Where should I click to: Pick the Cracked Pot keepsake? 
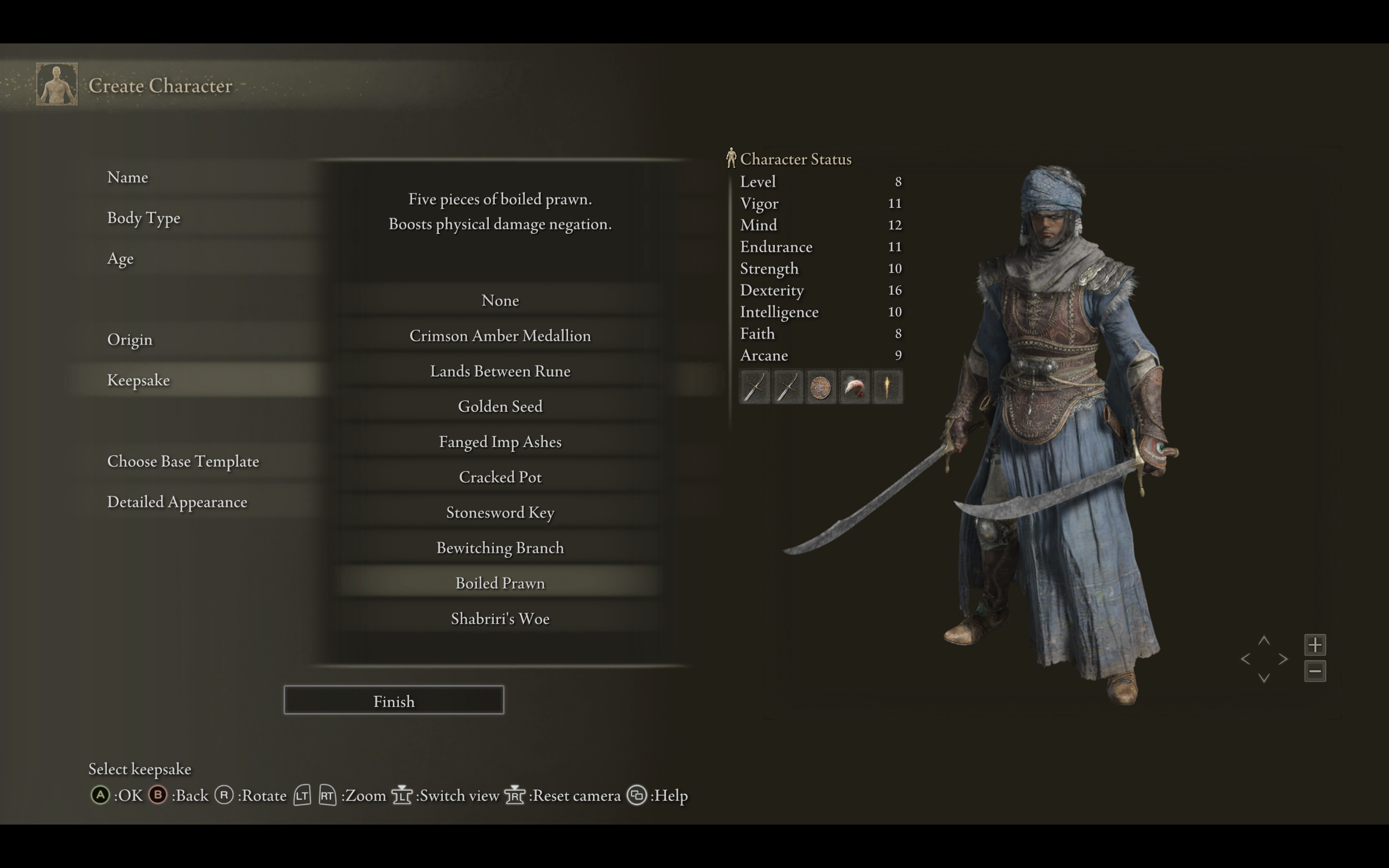tap(500, 477)
